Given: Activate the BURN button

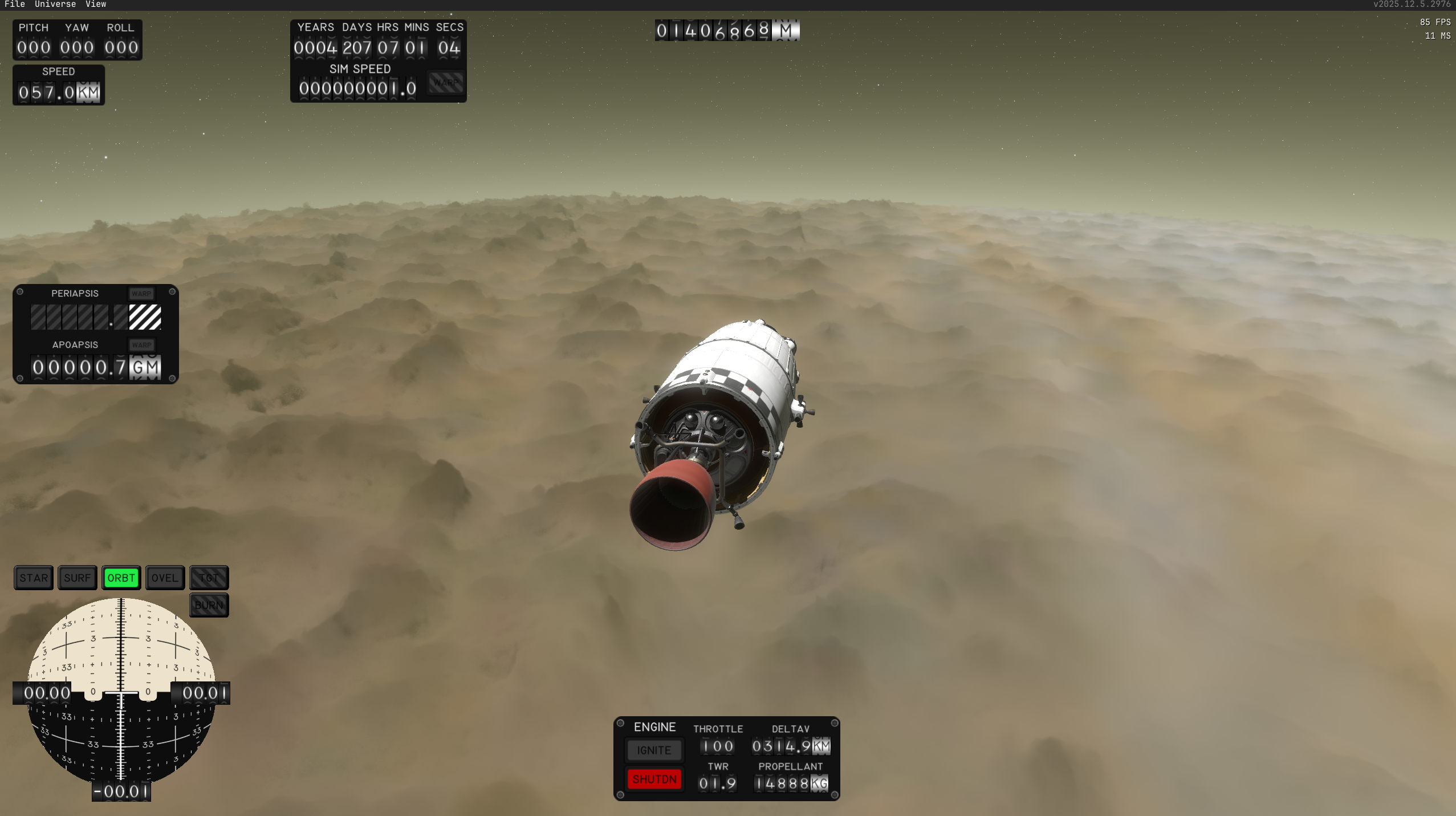Looking at the screenshot, I should [209, 605].
